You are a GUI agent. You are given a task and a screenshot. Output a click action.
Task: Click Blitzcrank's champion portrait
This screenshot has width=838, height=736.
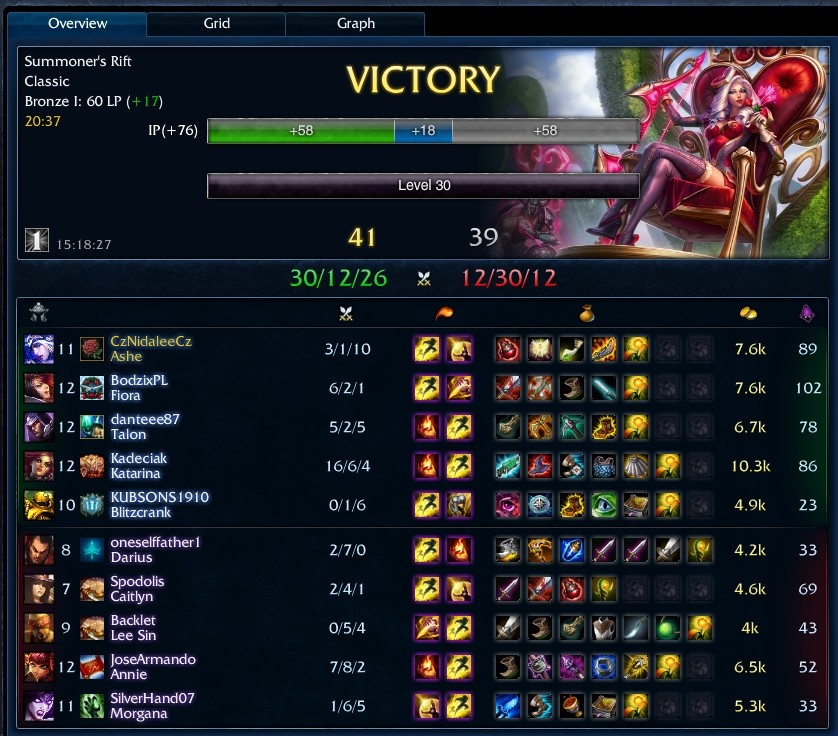coord(39,505)
